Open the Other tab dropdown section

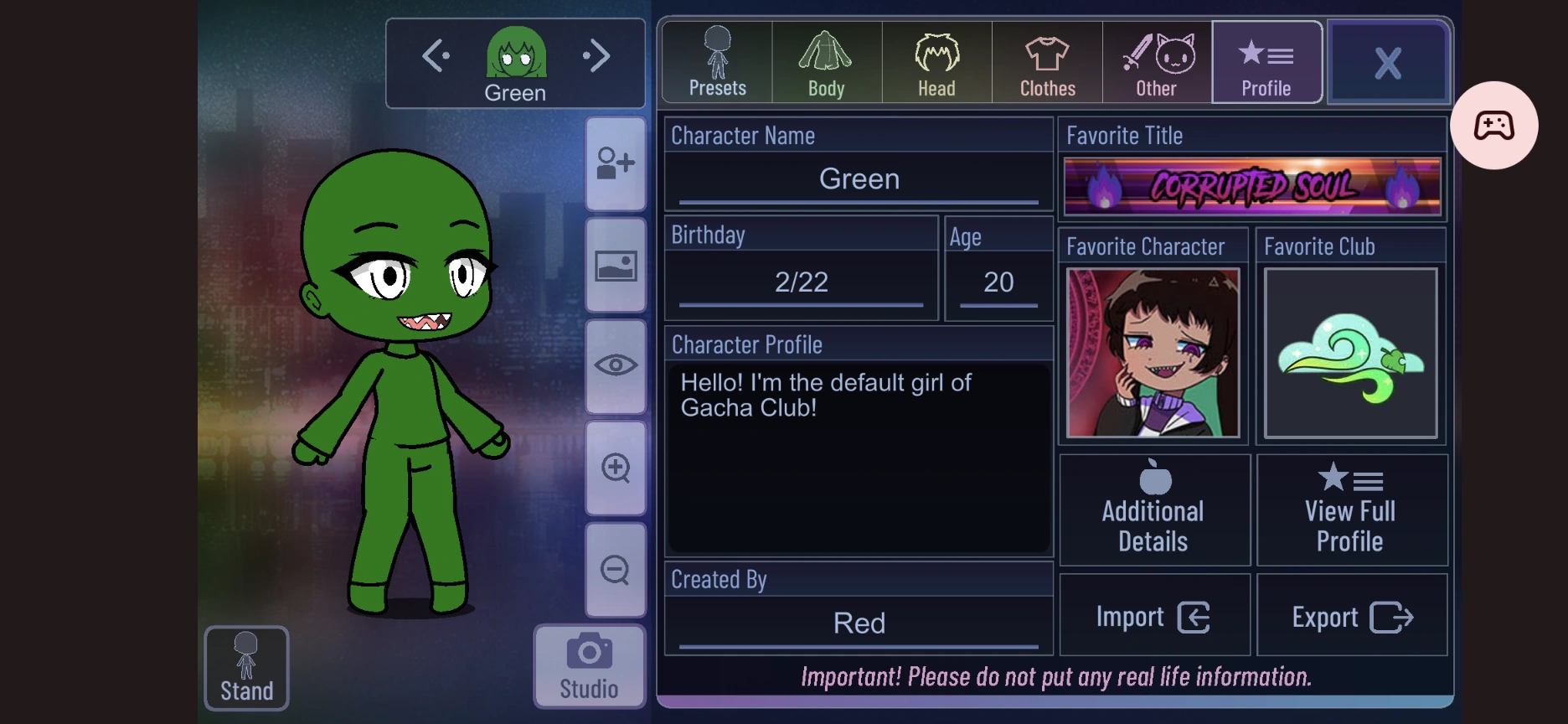pos(1156,62)
